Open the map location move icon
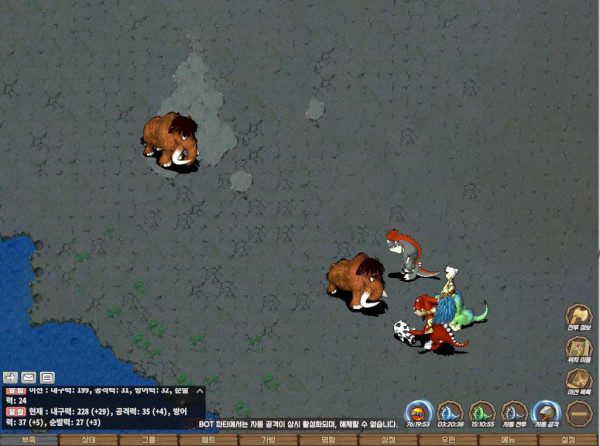 [579, 349]
